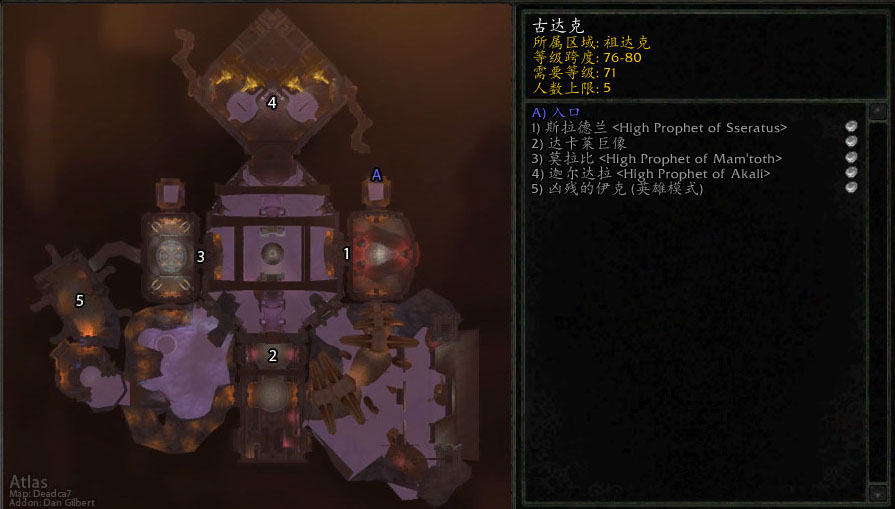Open the loot icon beside 斯拉德兰
This screenshot has height=509, width=895.
click(851, 127)
